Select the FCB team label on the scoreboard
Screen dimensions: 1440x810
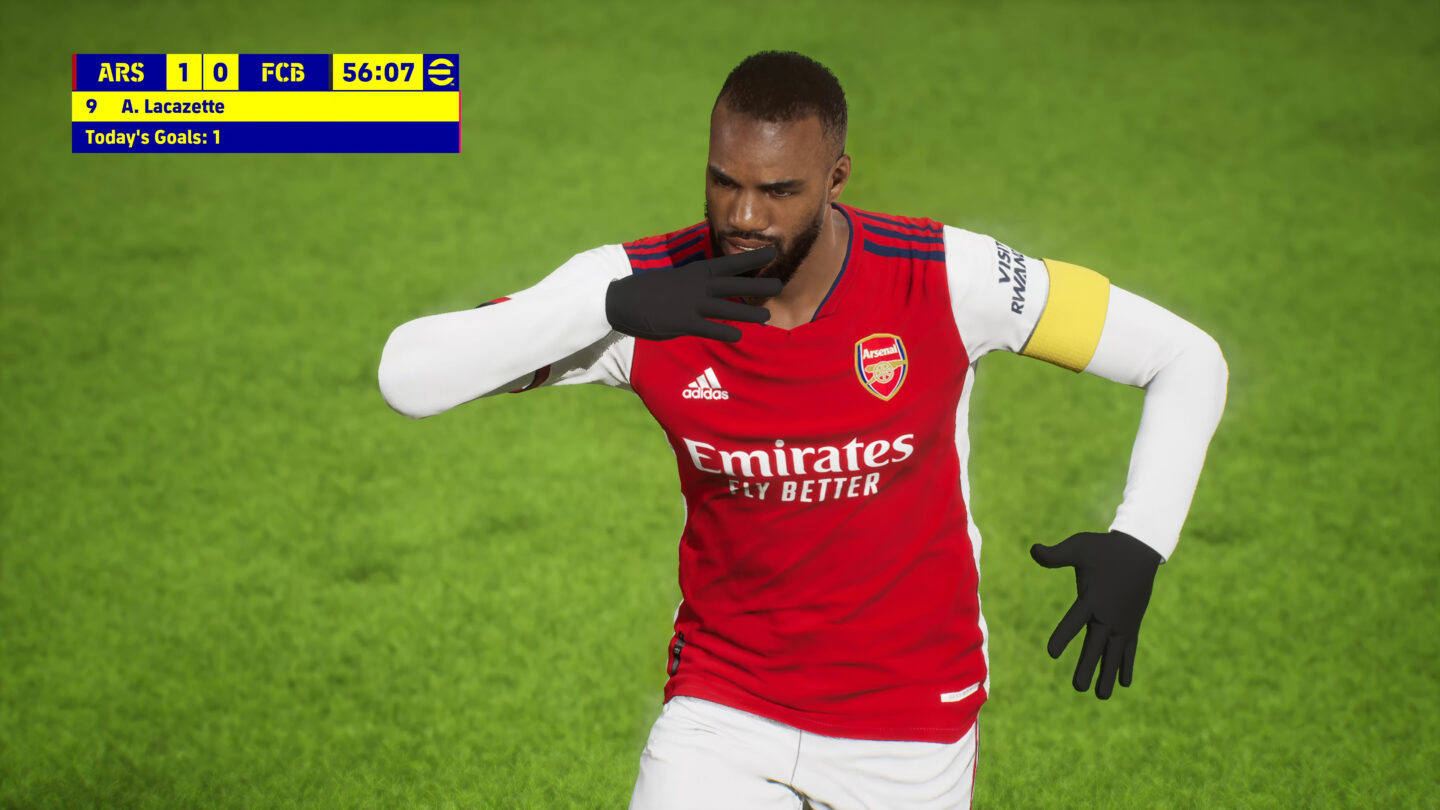pos(281,71)
